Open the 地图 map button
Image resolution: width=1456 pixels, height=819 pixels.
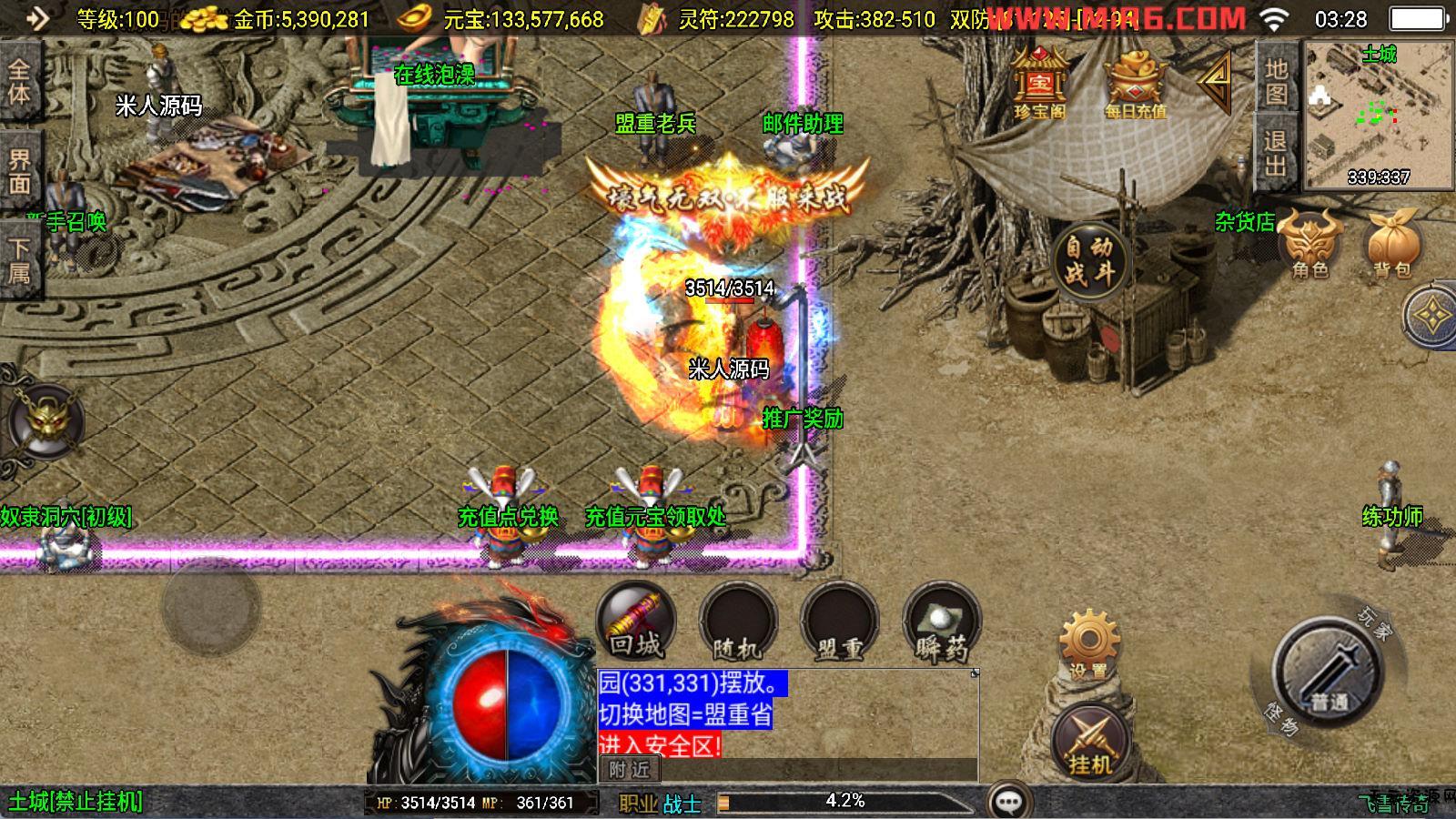click(1276, 80)
